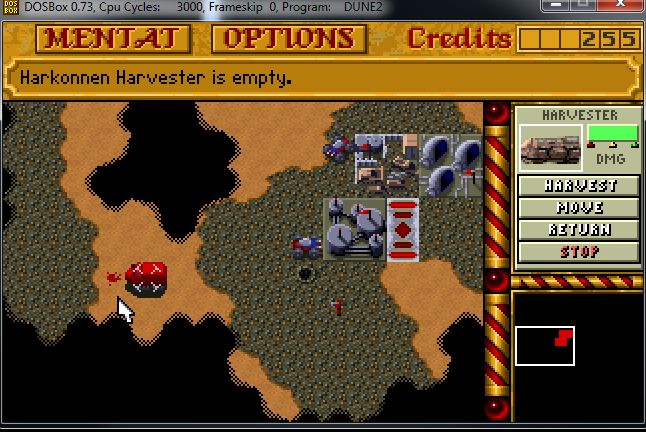
Task: Order the harvester to Harvest
Action: point(579,186)
